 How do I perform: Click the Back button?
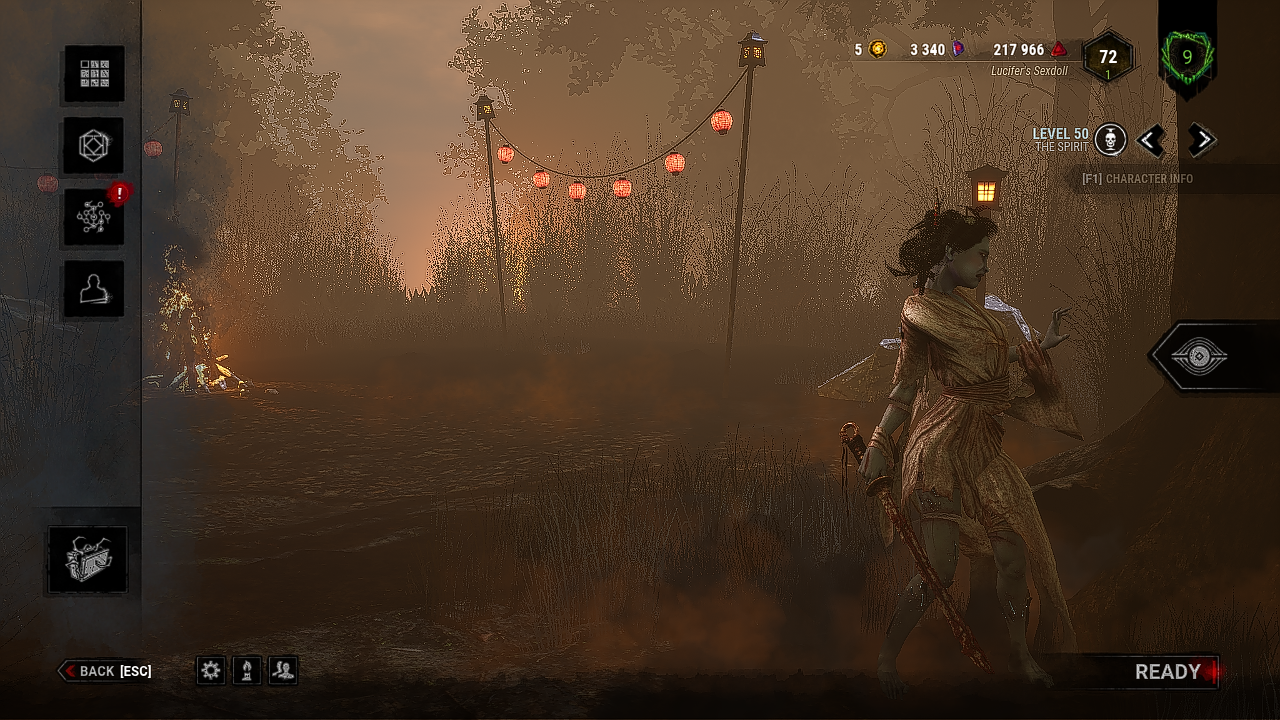105,671
